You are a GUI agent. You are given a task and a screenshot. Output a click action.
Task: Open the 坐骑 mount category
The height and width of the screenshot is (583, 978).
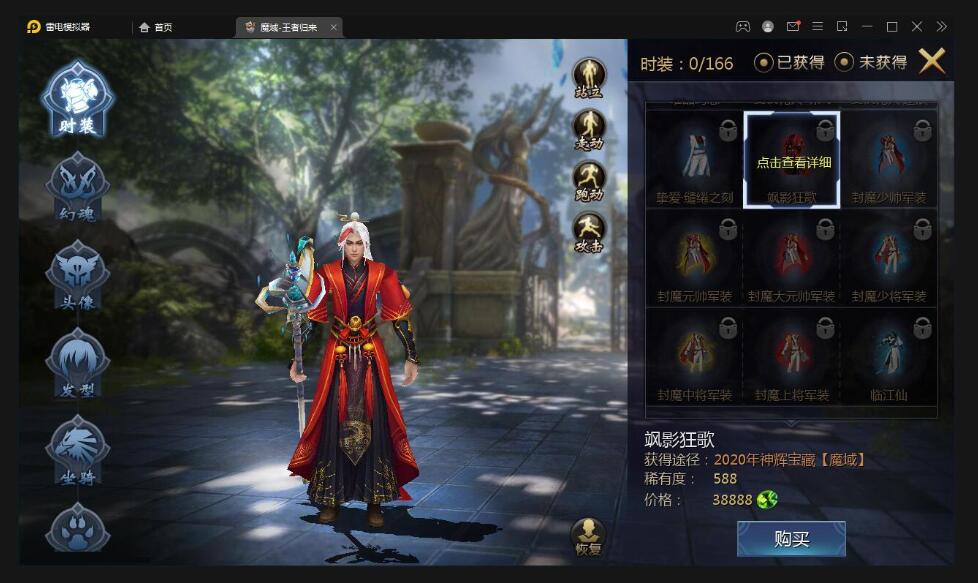(77, 450)
